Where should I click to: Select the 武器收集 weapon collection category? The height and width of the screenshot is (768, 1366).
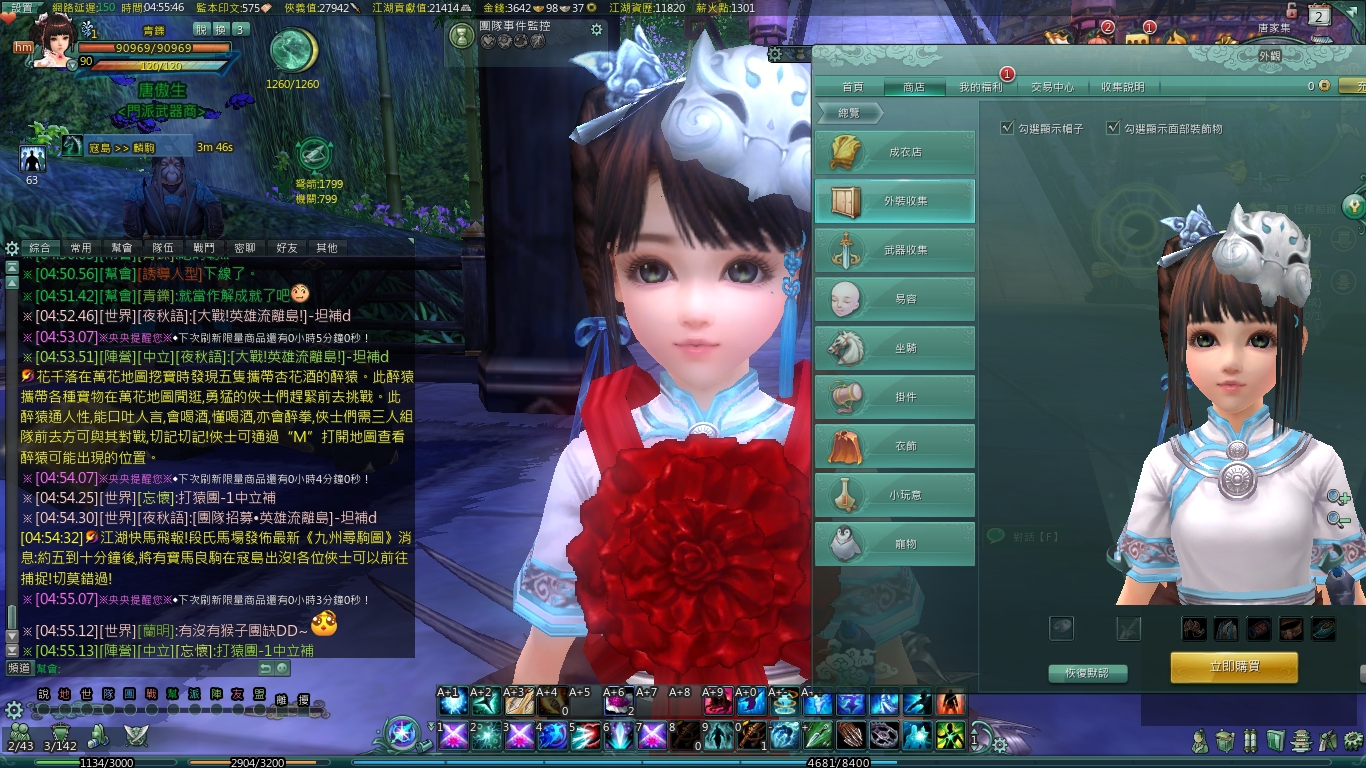coord(895,250)
